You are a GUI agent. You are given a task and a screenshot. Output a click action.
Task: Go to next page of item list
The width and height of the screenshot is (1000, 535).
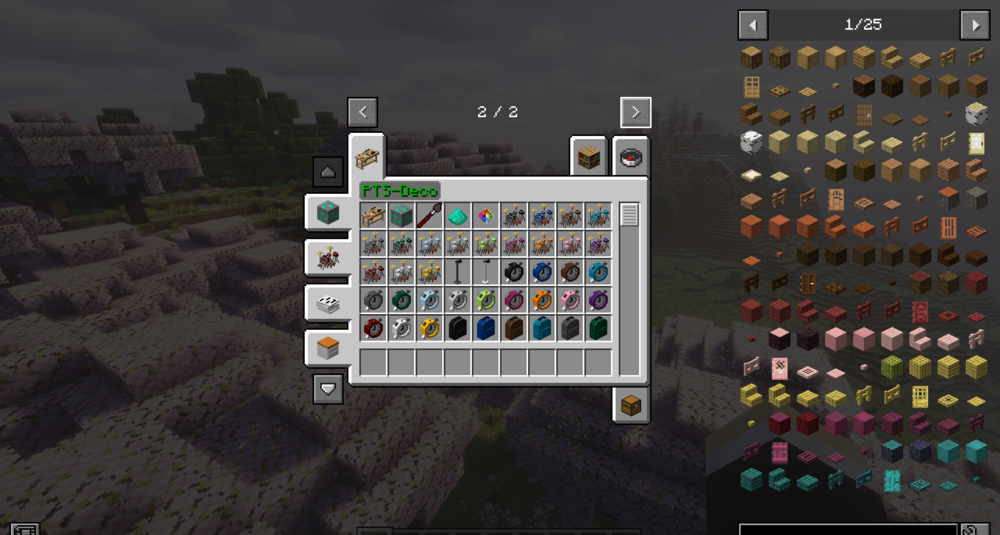pos(974,25)
